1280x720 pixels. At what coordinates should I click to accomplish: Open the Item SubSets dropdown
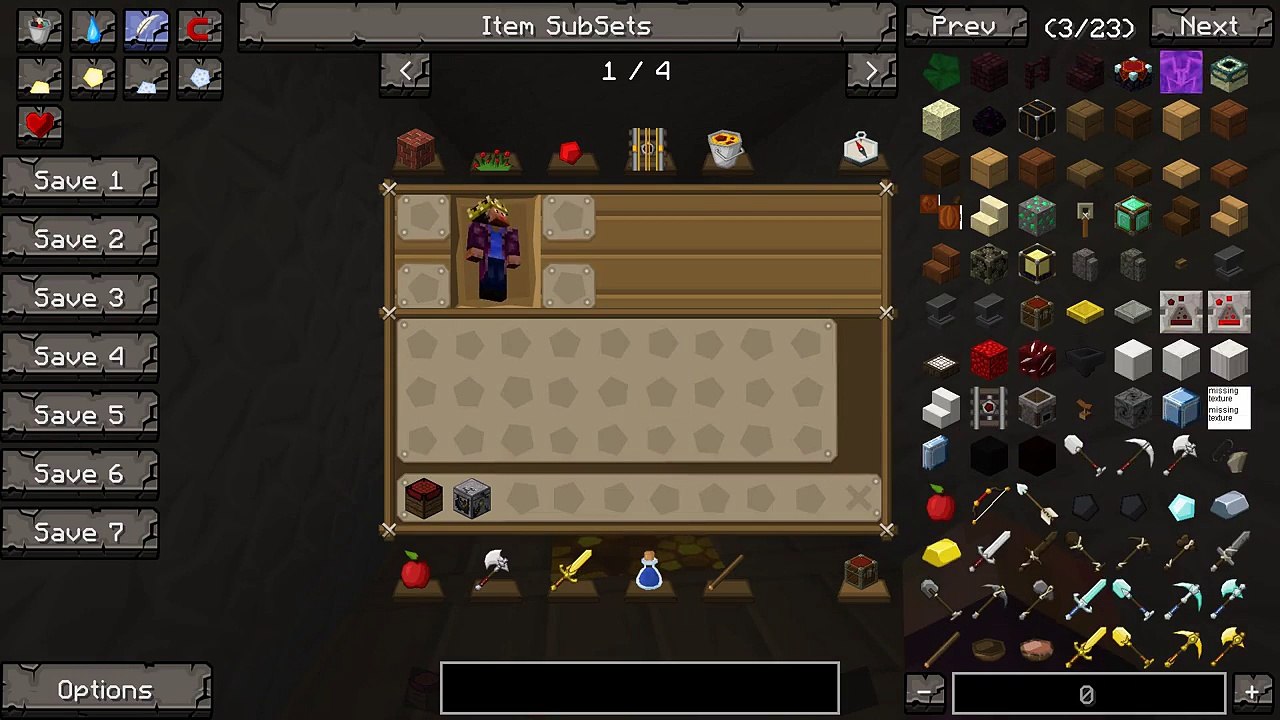[x=566, y=26]
